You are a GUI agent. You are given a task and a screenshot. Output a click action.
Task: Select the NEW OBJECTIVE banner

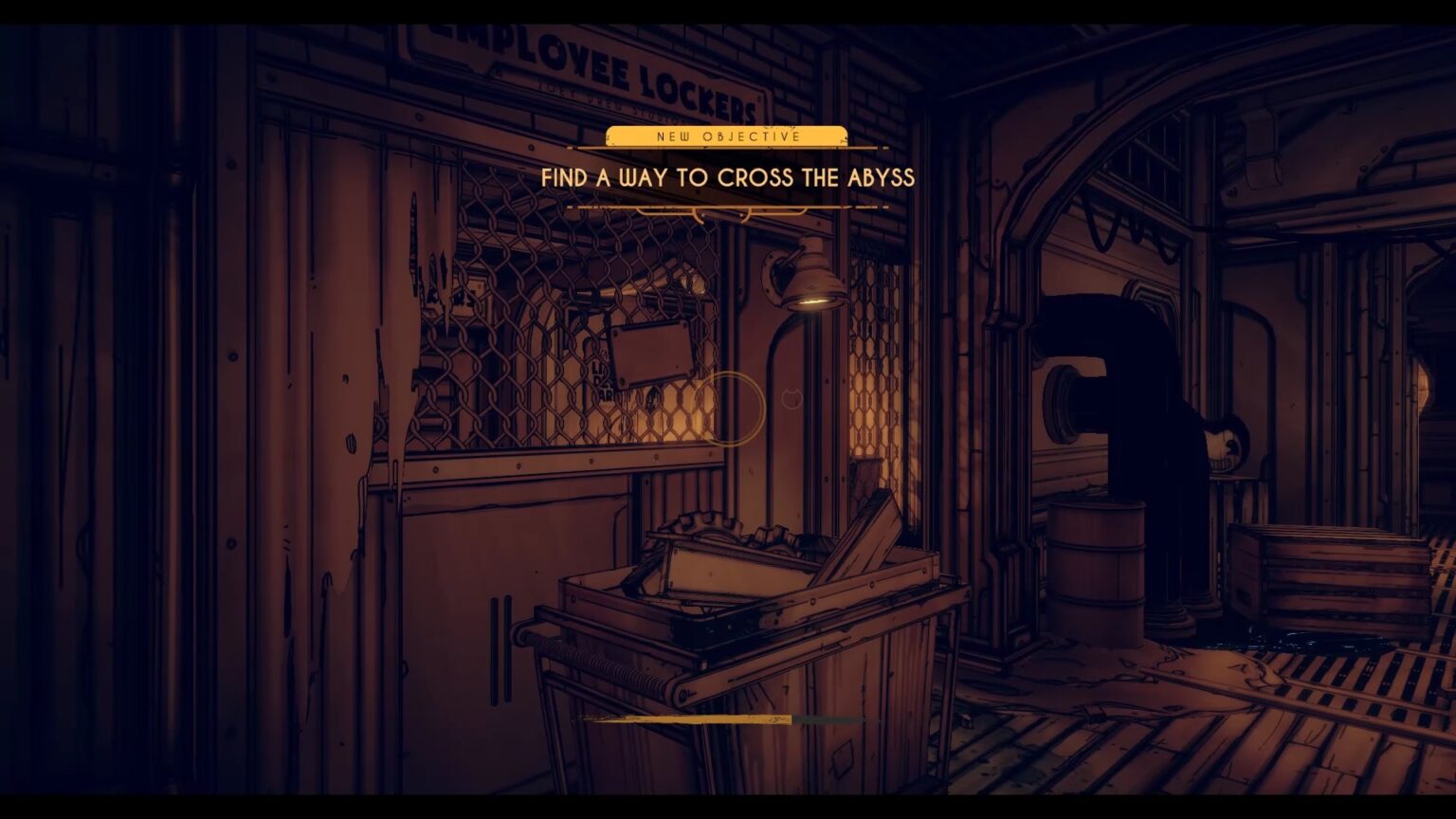pos(726,136)
